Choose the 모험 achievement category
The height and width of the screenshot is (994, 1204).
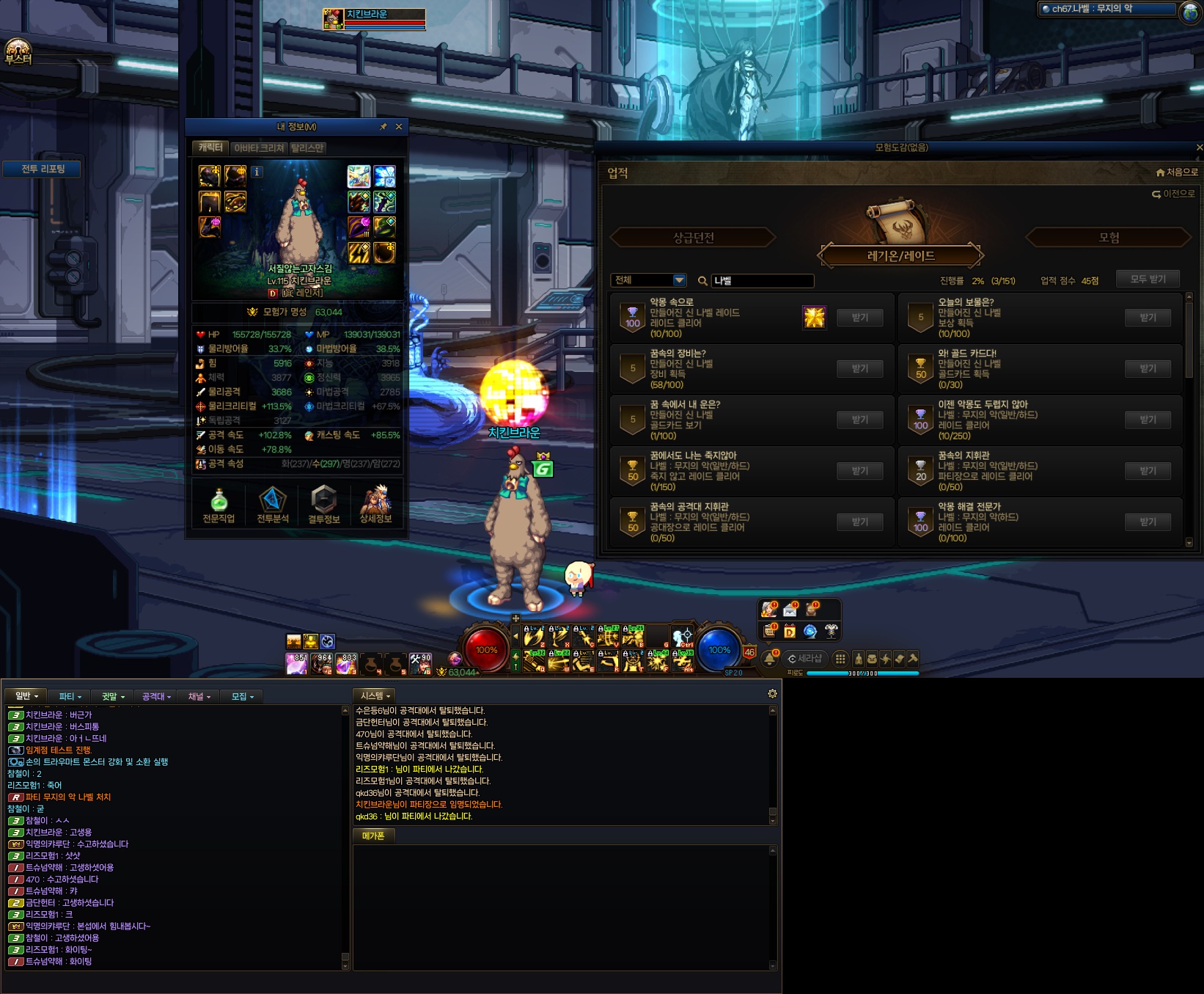pyautogui.click(x=1109, y=238)
